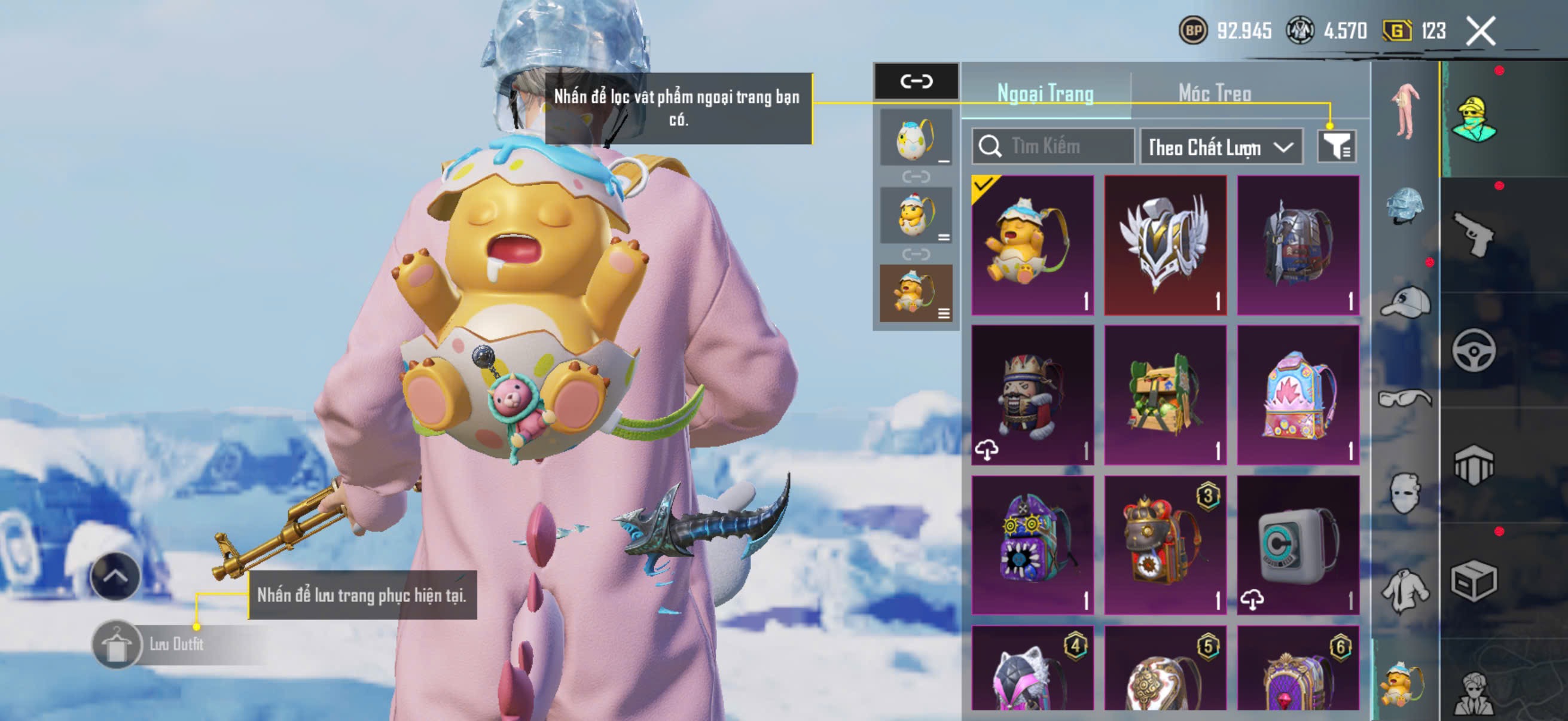
Task: Click the link chain button above backpack levels
Action: click(x=916, y=81)
